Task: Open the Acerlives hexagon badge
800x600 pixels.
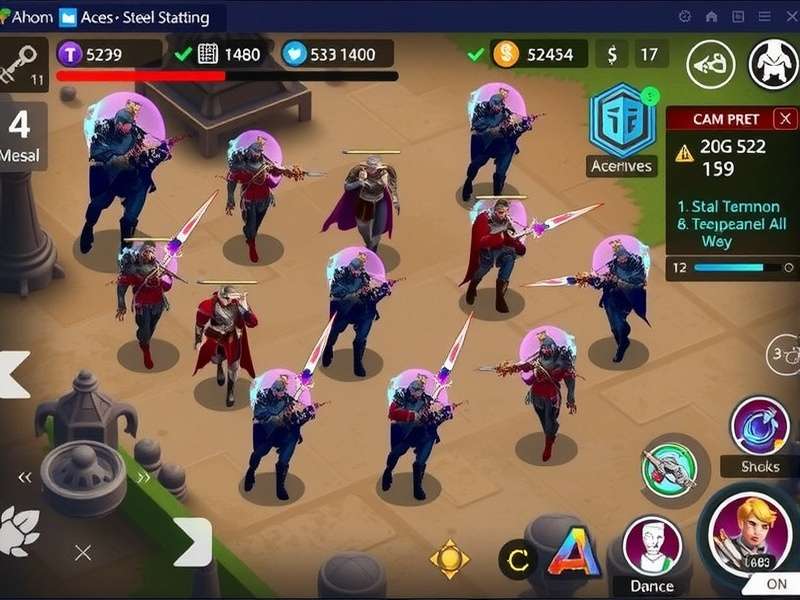Action: pos(621,121)
